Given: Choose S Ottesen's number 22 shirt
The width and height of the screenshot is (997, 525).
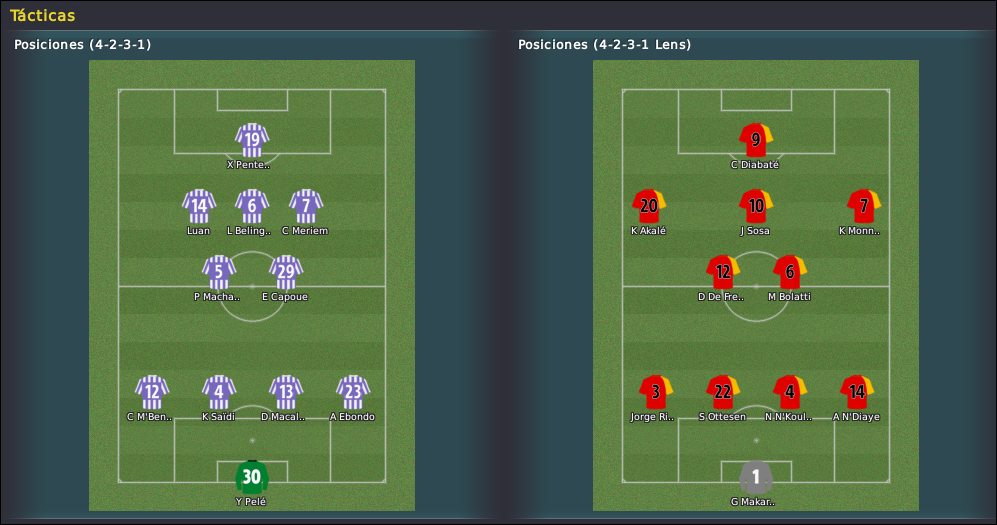Looking at the screenshot, I should coord(723,392).
